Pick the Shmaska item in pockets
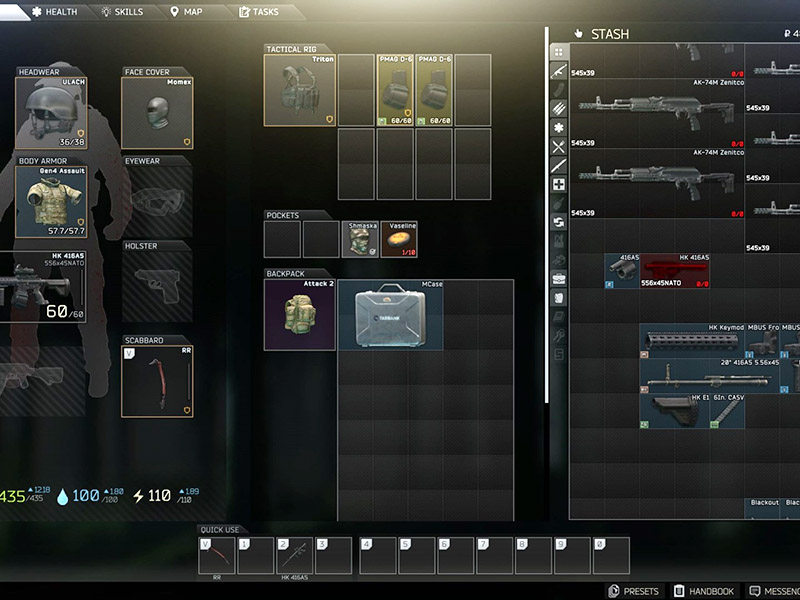The width and height of the screenshot is (800, 600). (359, 239)
